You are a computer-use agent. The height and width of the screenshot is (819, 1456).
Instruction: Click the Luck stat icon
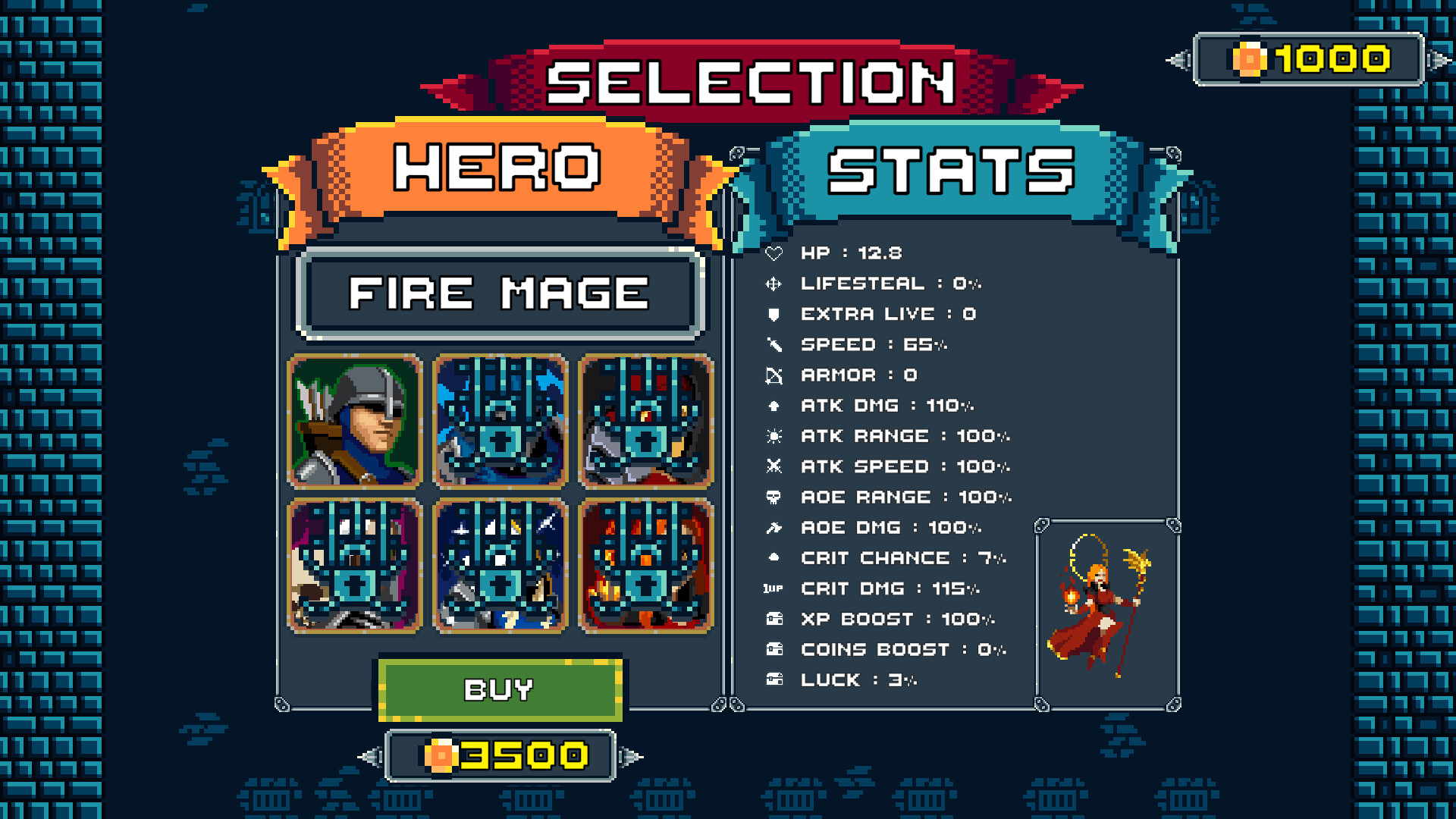(x=775, y=679)
